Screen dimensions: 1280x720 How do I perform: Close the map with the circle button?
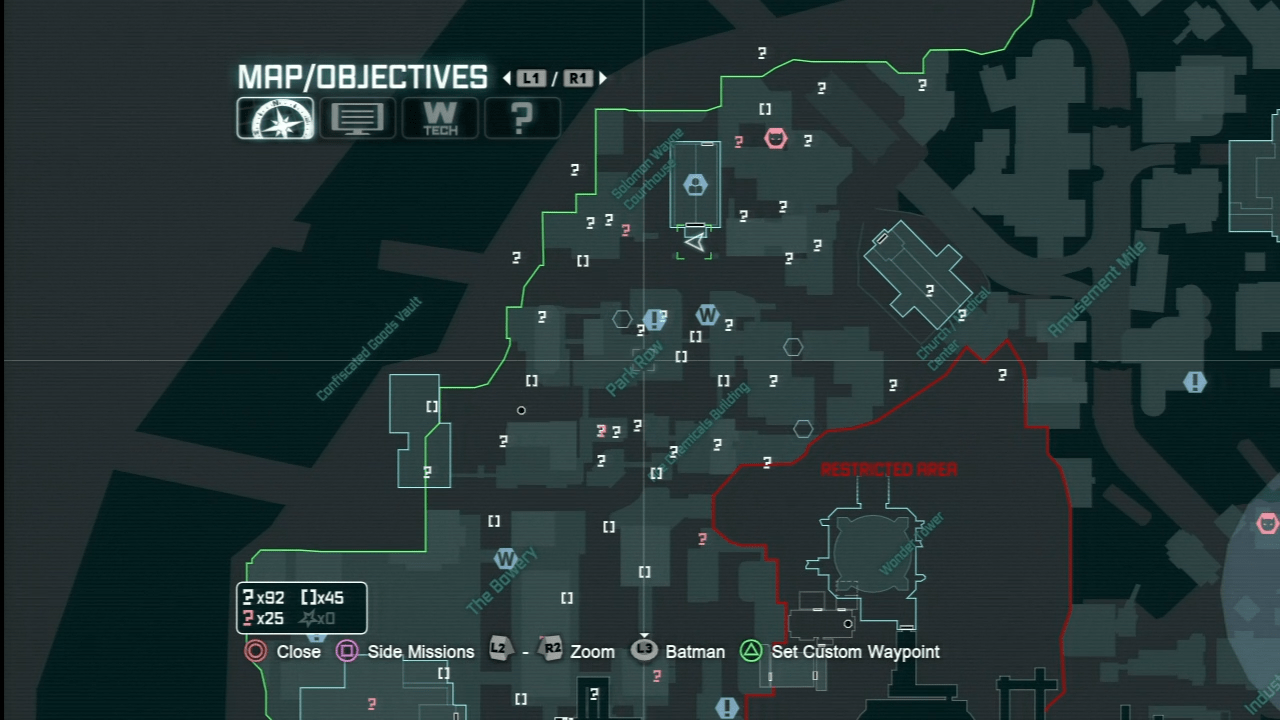coord(255,651)
